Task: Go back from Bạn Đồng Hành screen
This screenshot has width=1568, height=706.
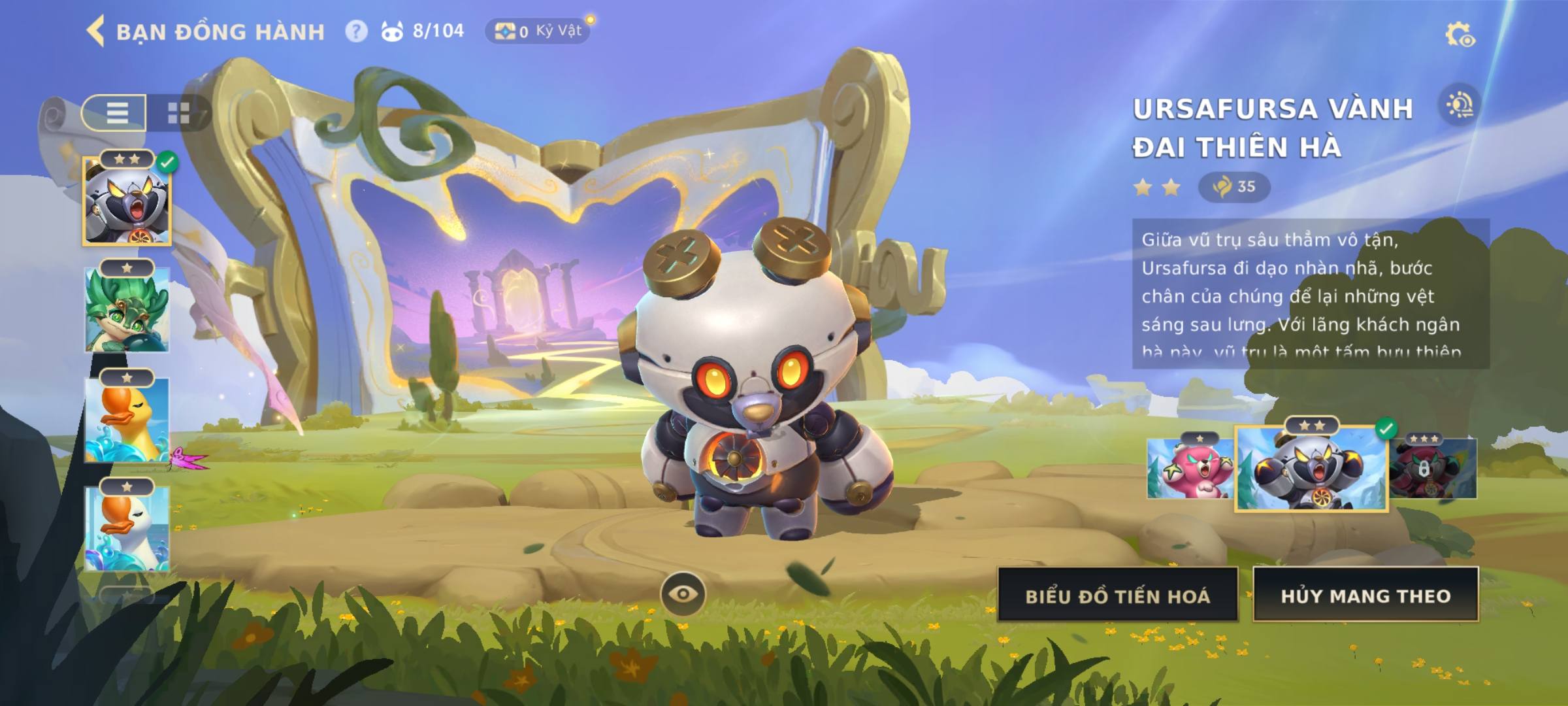Action: (x=96, y=31)
